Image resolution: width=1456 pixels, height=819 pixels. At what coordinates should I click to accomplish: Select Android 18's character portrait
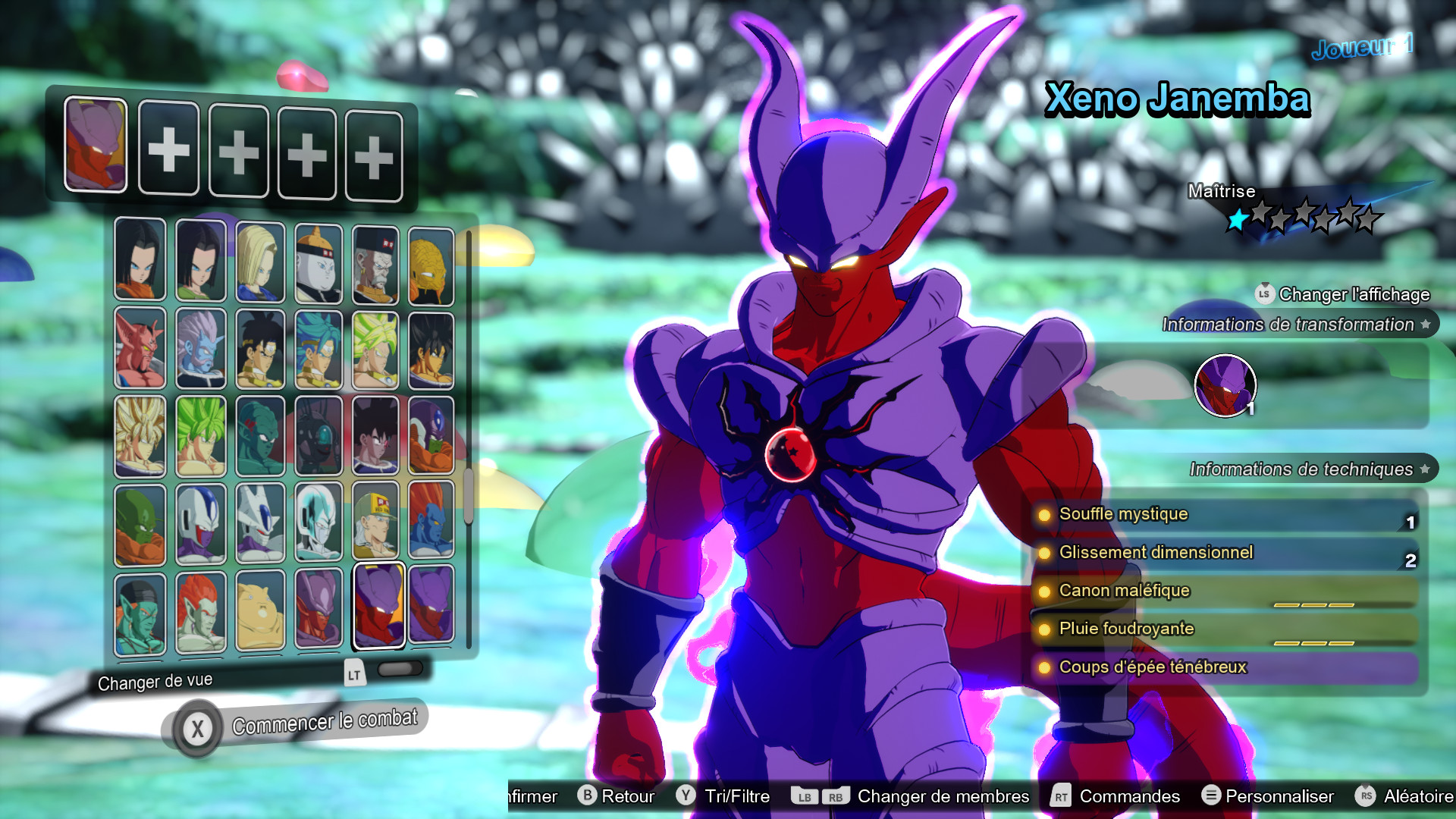tap(260, 262)
